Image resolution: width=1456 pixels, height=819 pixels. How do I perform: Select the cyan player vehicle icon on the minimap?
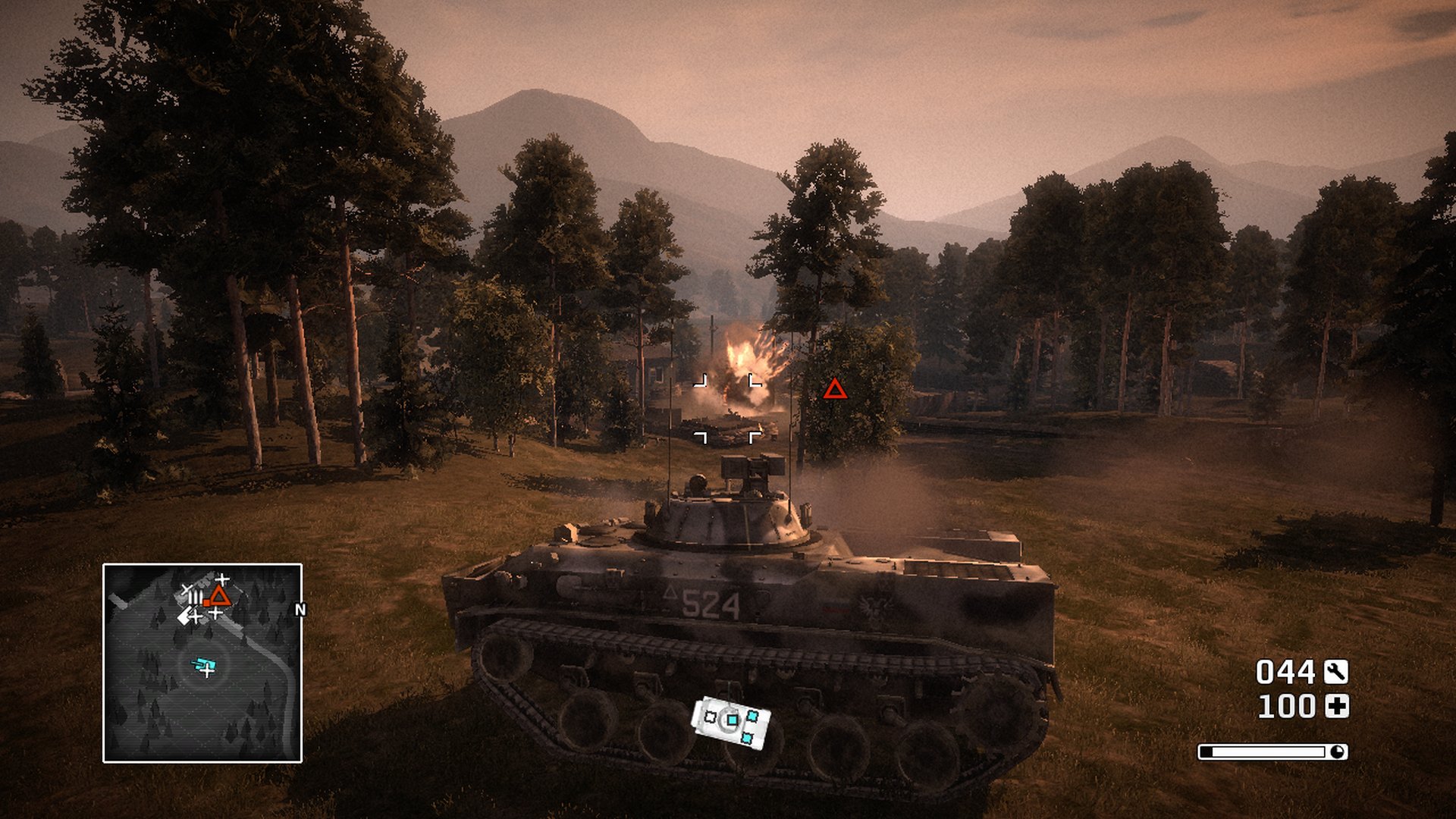(204, 665)
